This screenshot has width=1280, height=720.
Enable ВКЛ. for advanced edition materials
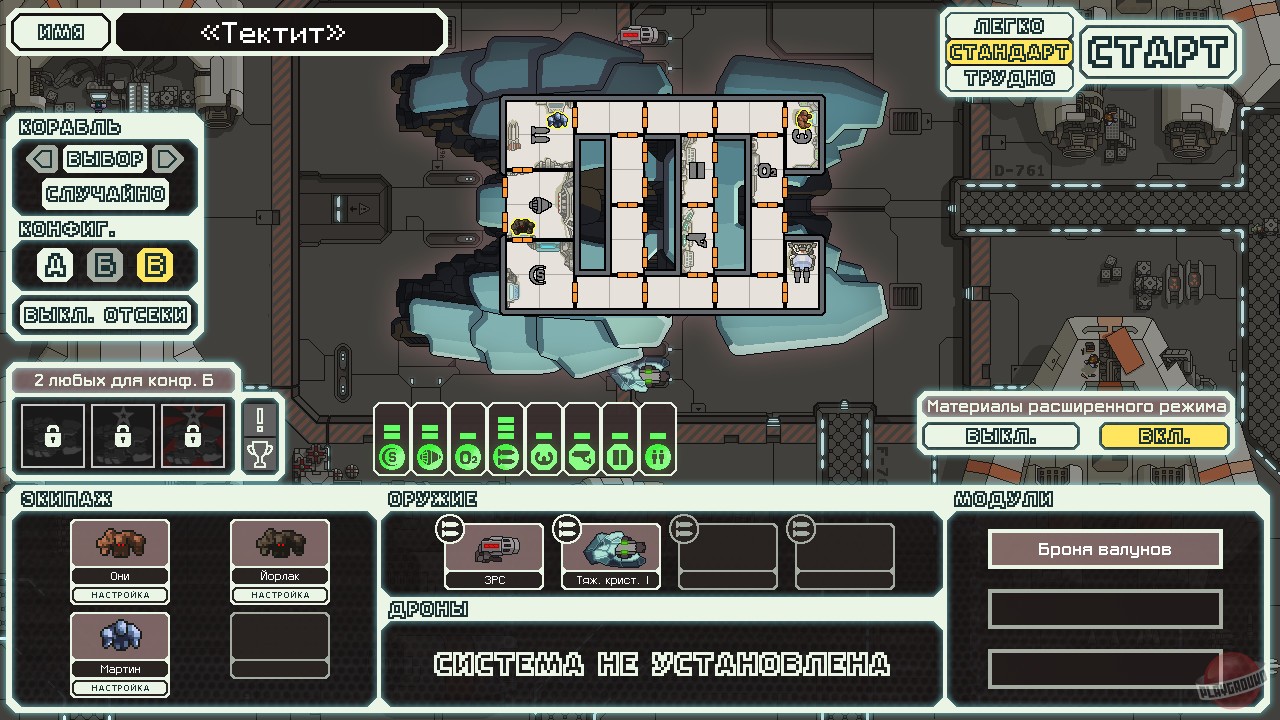1166,436
